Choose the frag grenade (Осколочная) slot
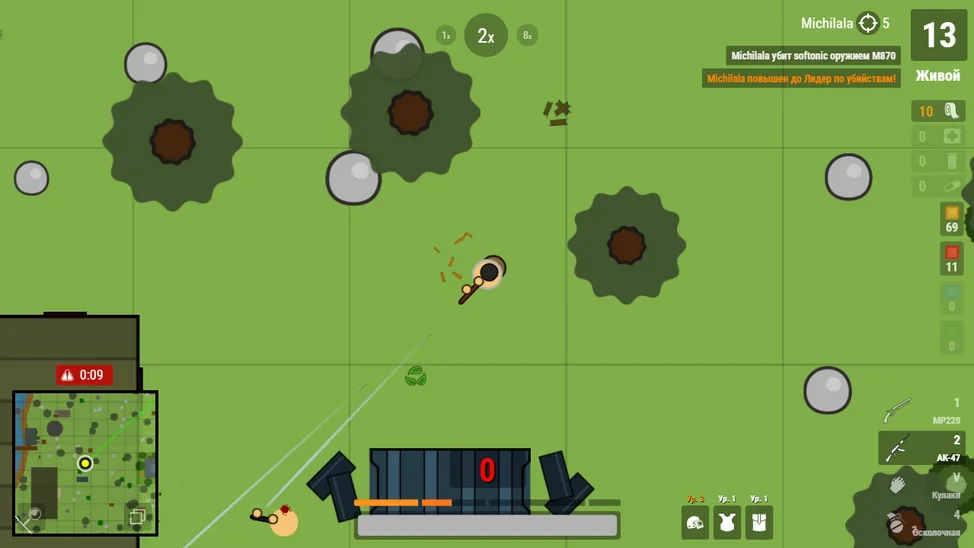Viewport: 974px width, 548px height. coord(922,522)
